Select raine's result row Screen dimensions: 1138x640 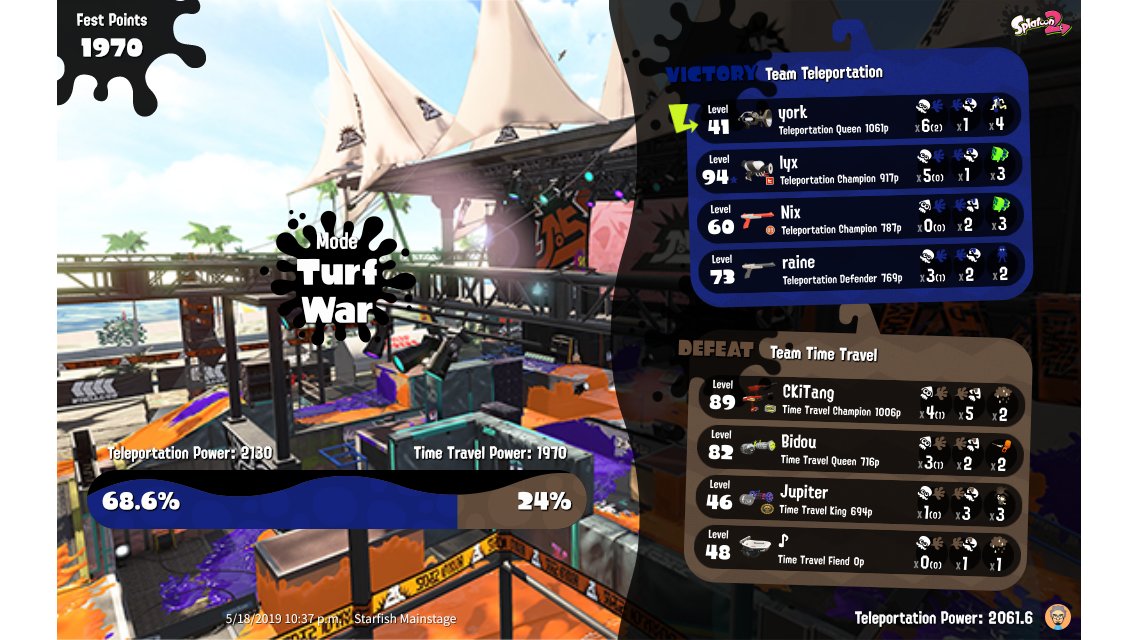(x=860, y=268)
